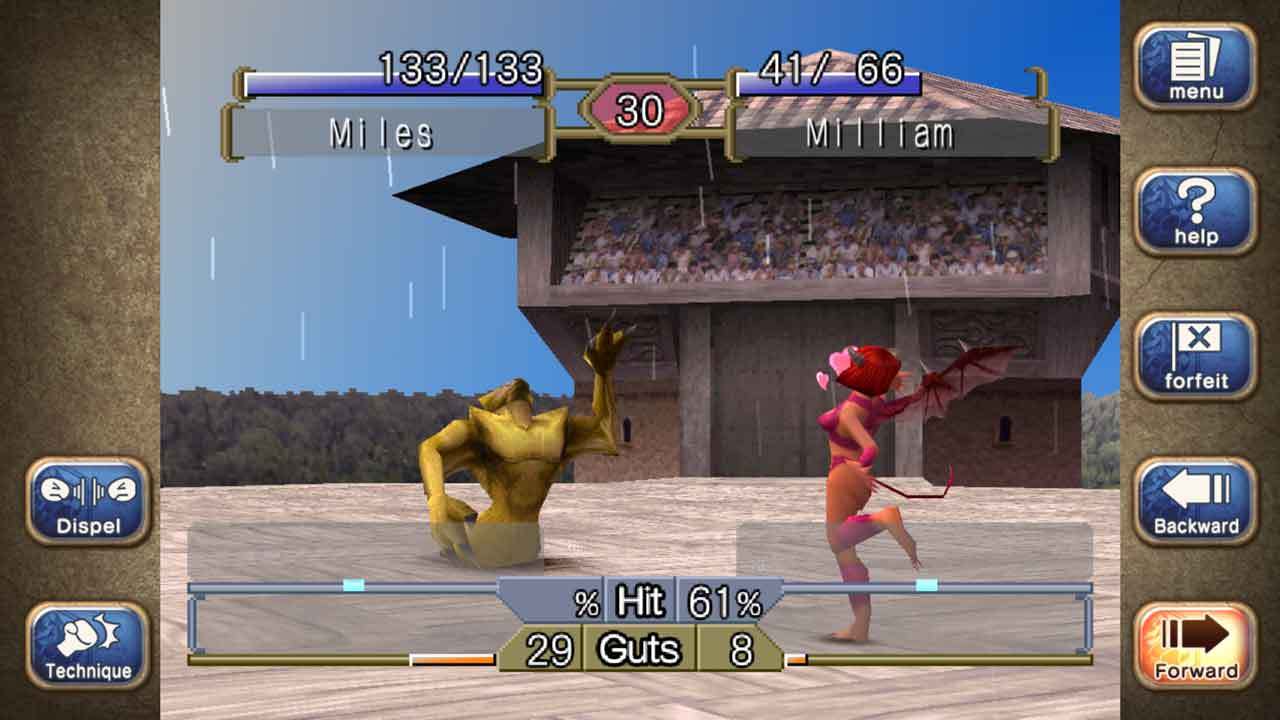Move the monster Backward
Viewport: 1280px width, 720px height.
pos(1195,501)
